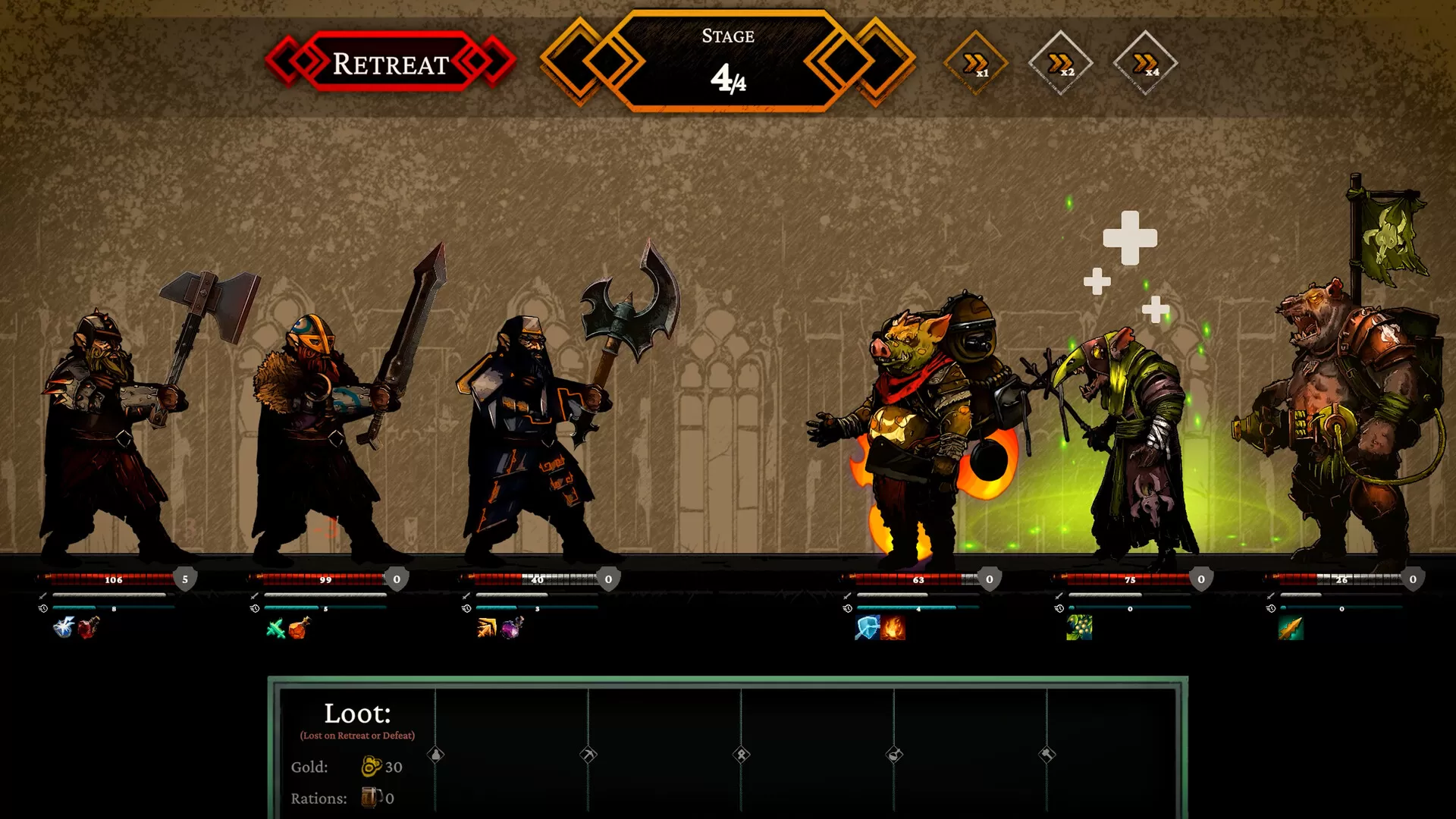Select the red potion icon
The width and height of the screenshot is (1456, 819).
pos(88,628)
